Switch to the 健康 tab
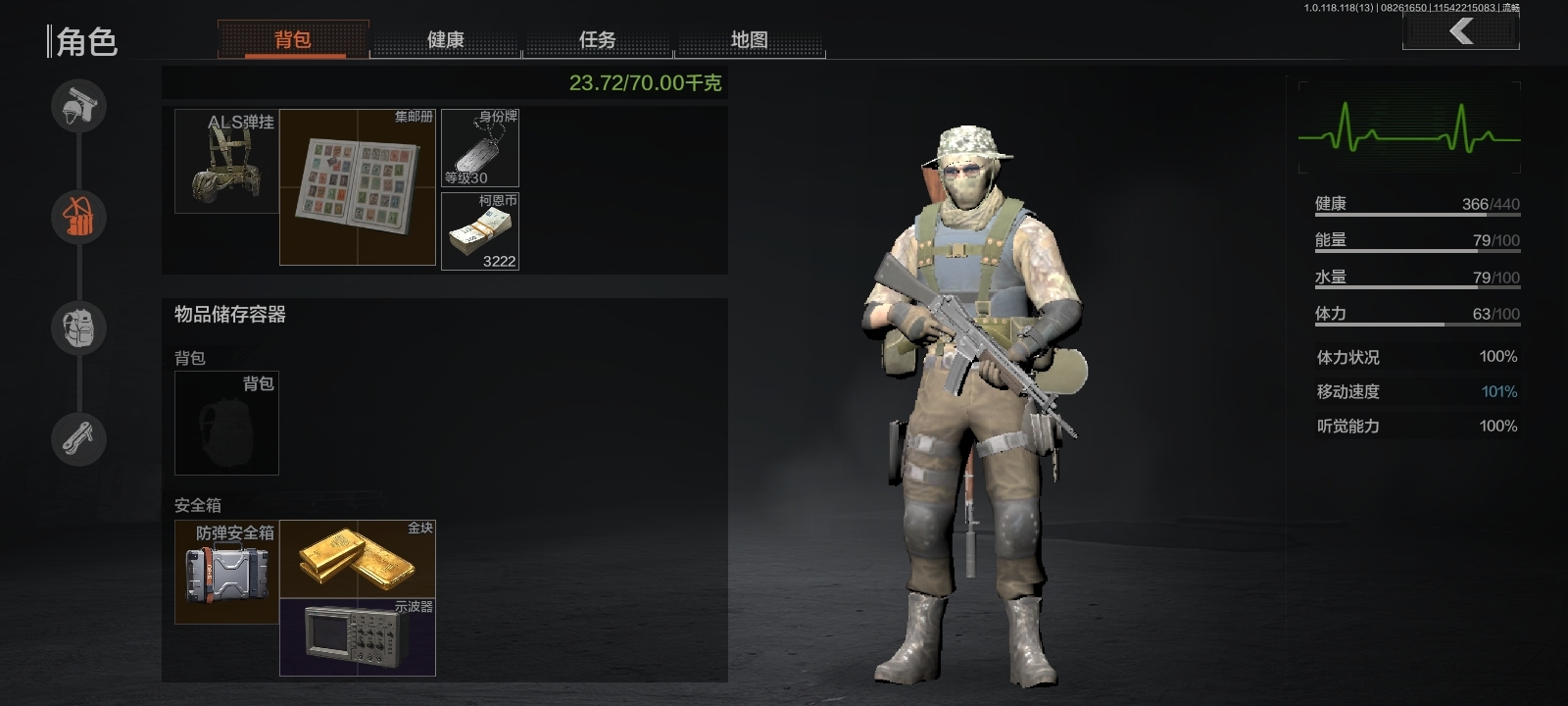The image size is (1568, 706). 446,39
